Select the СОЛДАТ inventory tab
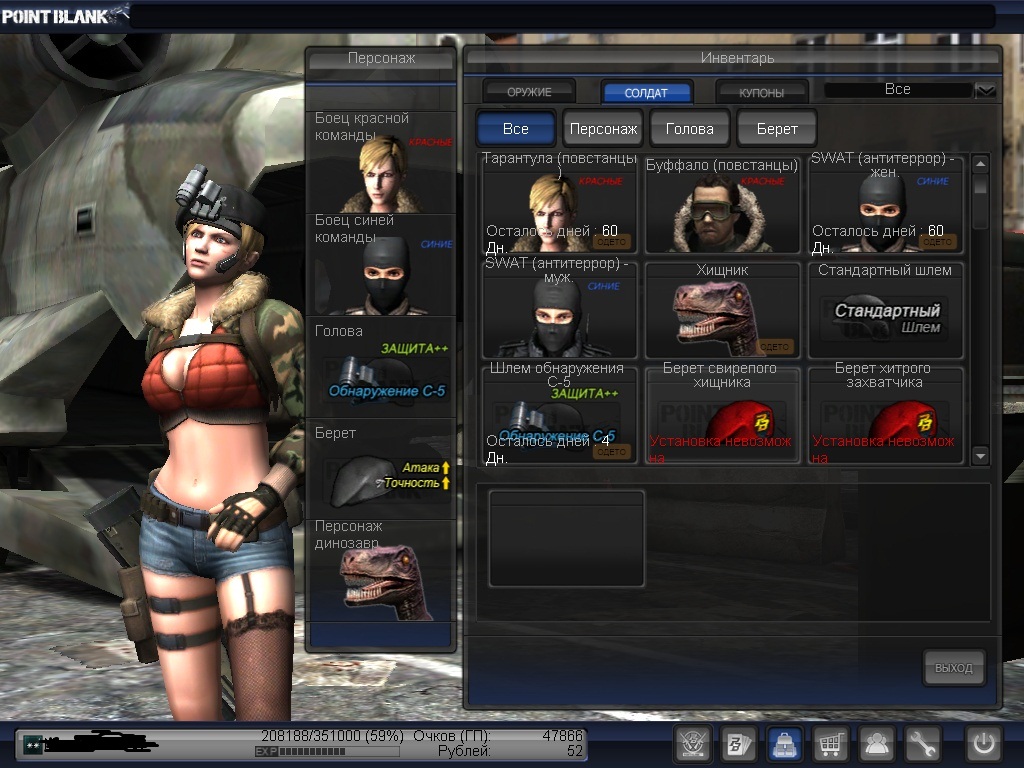This screenshot has height=768, width=1024. pos(646,92)
